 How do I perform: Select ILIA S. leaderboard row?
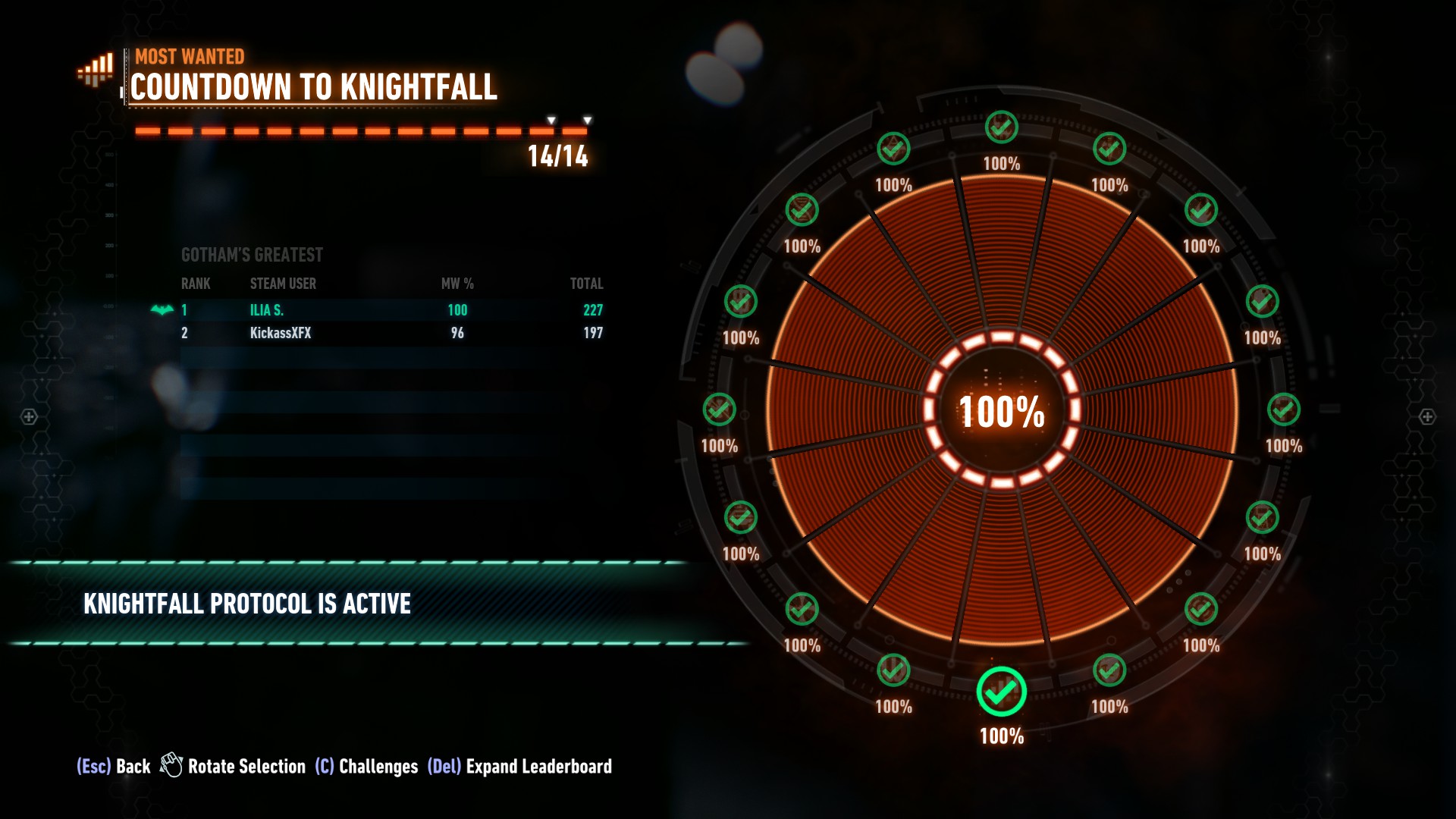tap(391, 310)
